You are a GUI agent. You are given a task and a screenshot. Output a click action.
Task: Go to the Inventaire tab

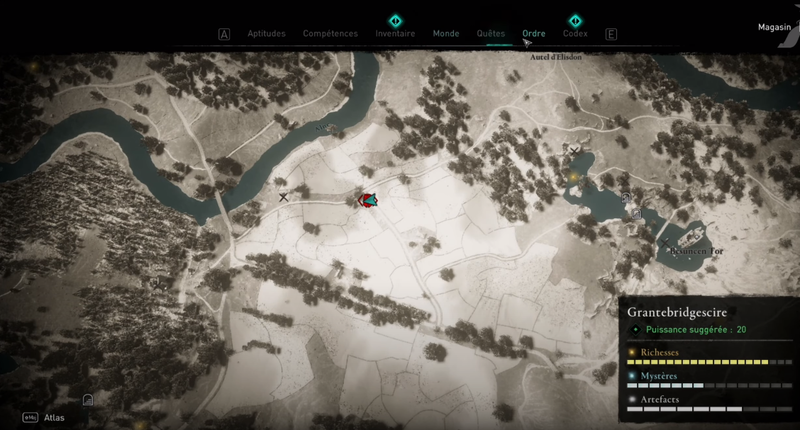(395, 33)
